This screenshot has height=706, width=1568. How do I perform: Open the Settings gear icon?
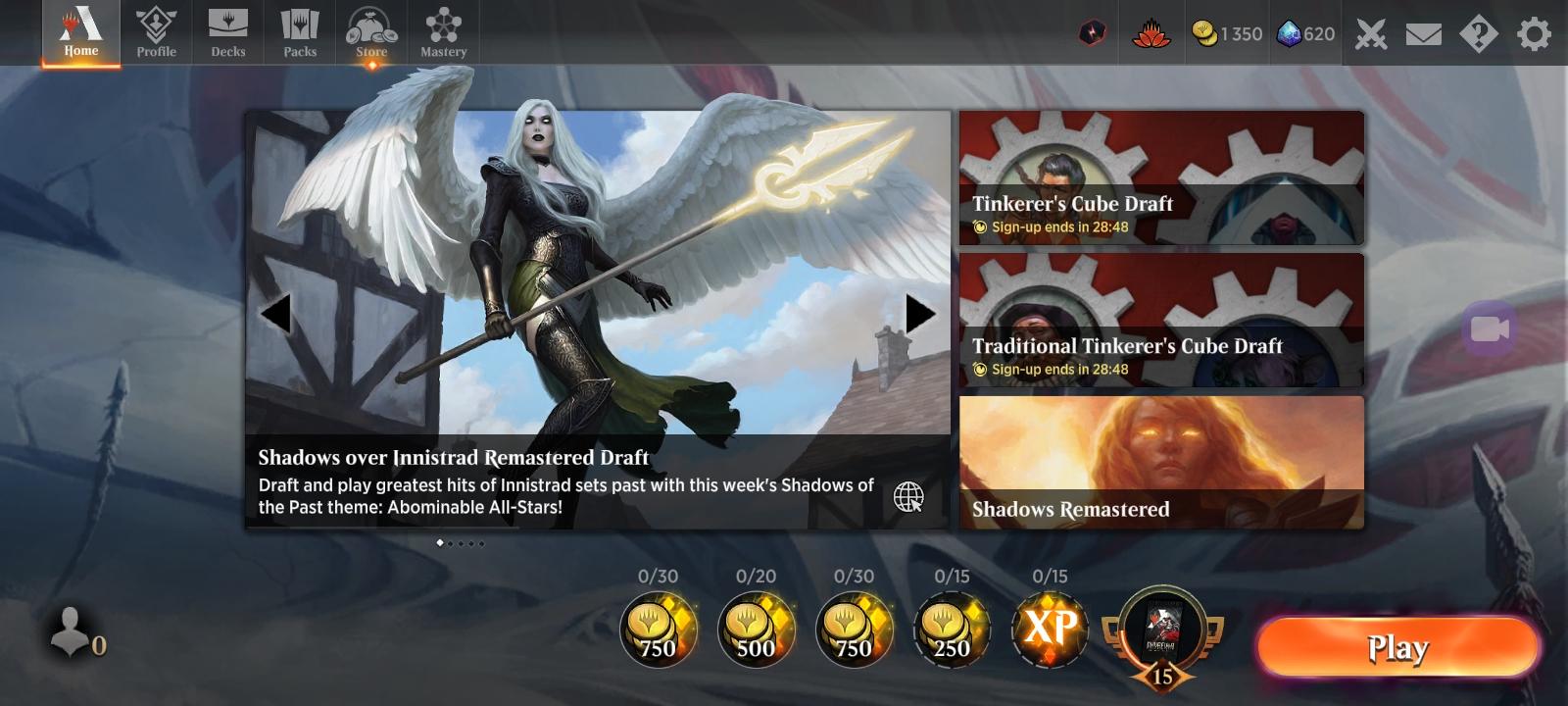pyautogui.click(x=1533, y=32)
